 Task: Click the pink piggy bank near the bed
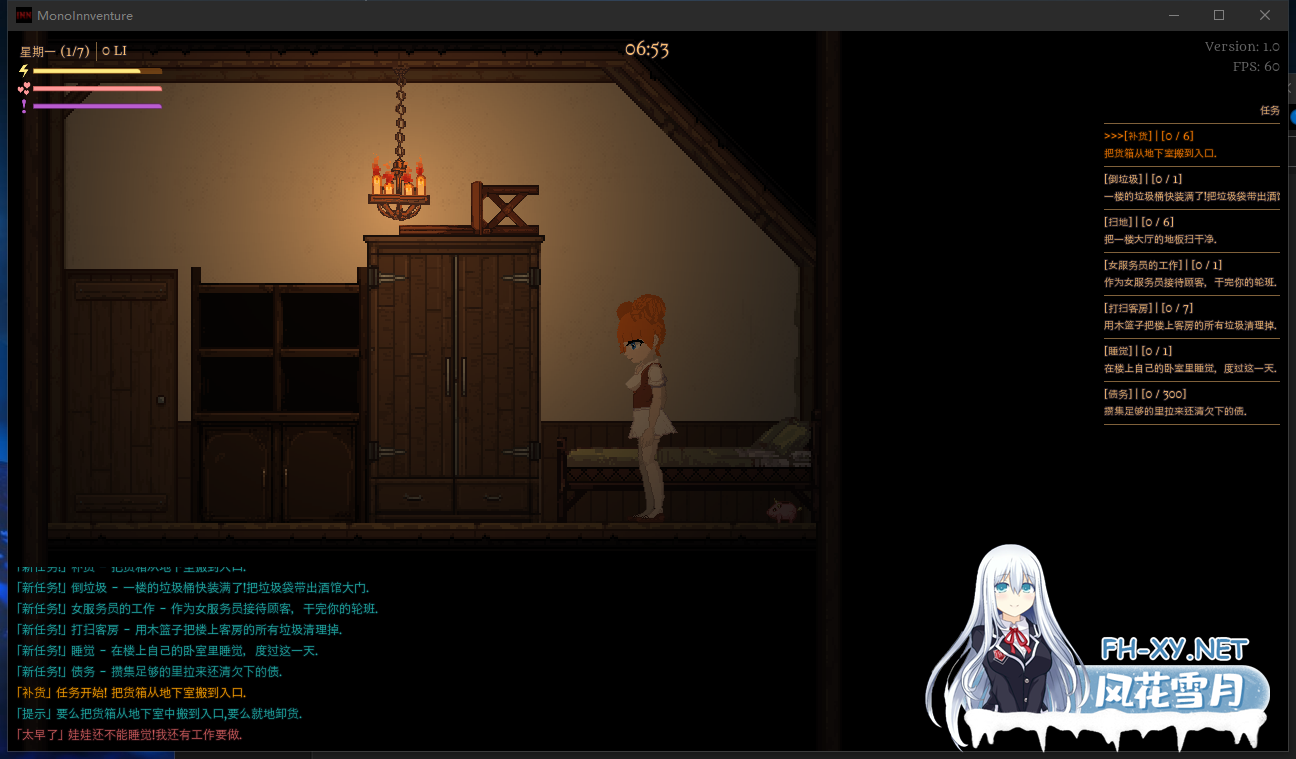click(781, 511)
